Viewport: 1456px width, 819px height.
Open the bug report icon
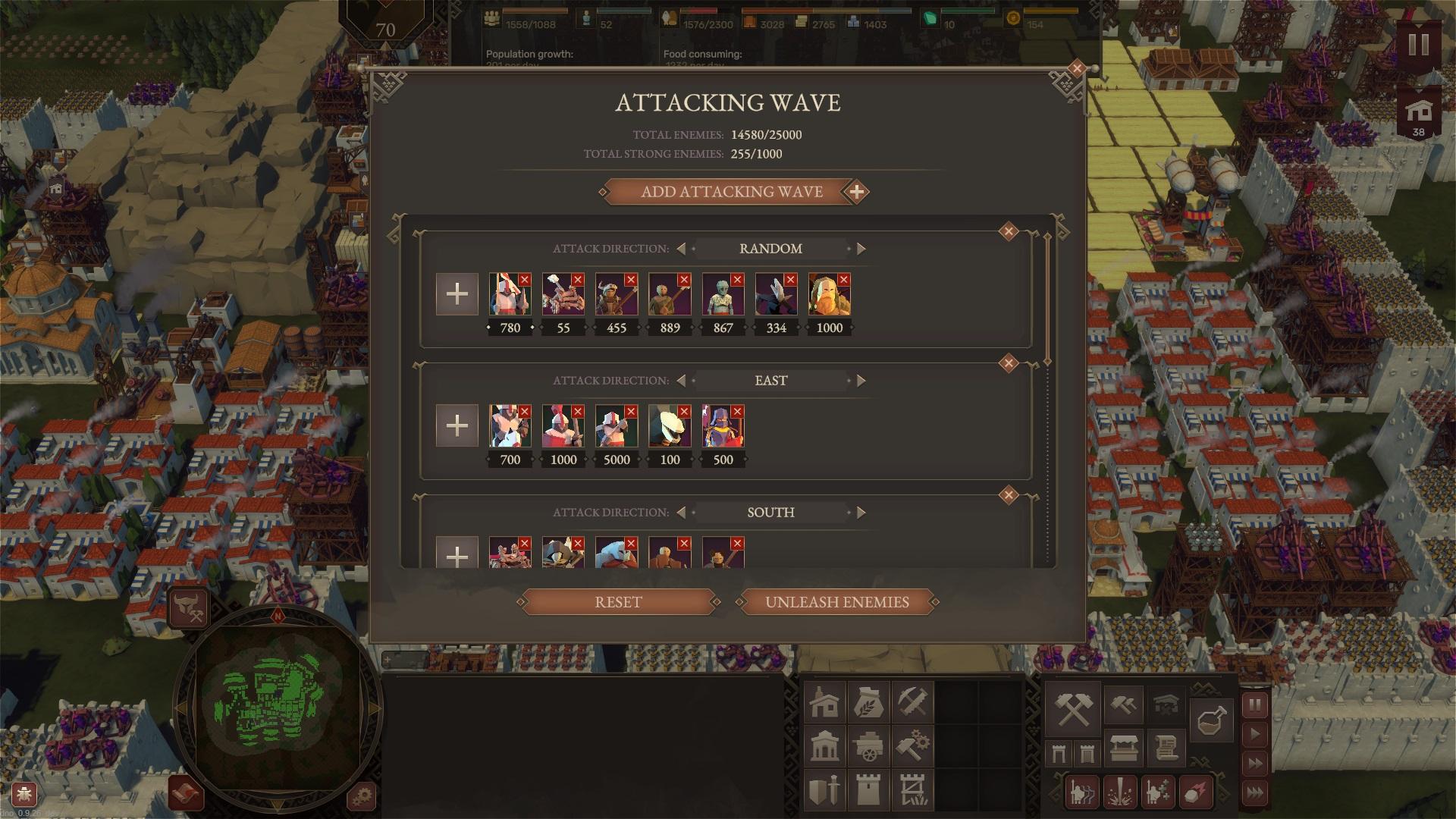click(24, 795)
